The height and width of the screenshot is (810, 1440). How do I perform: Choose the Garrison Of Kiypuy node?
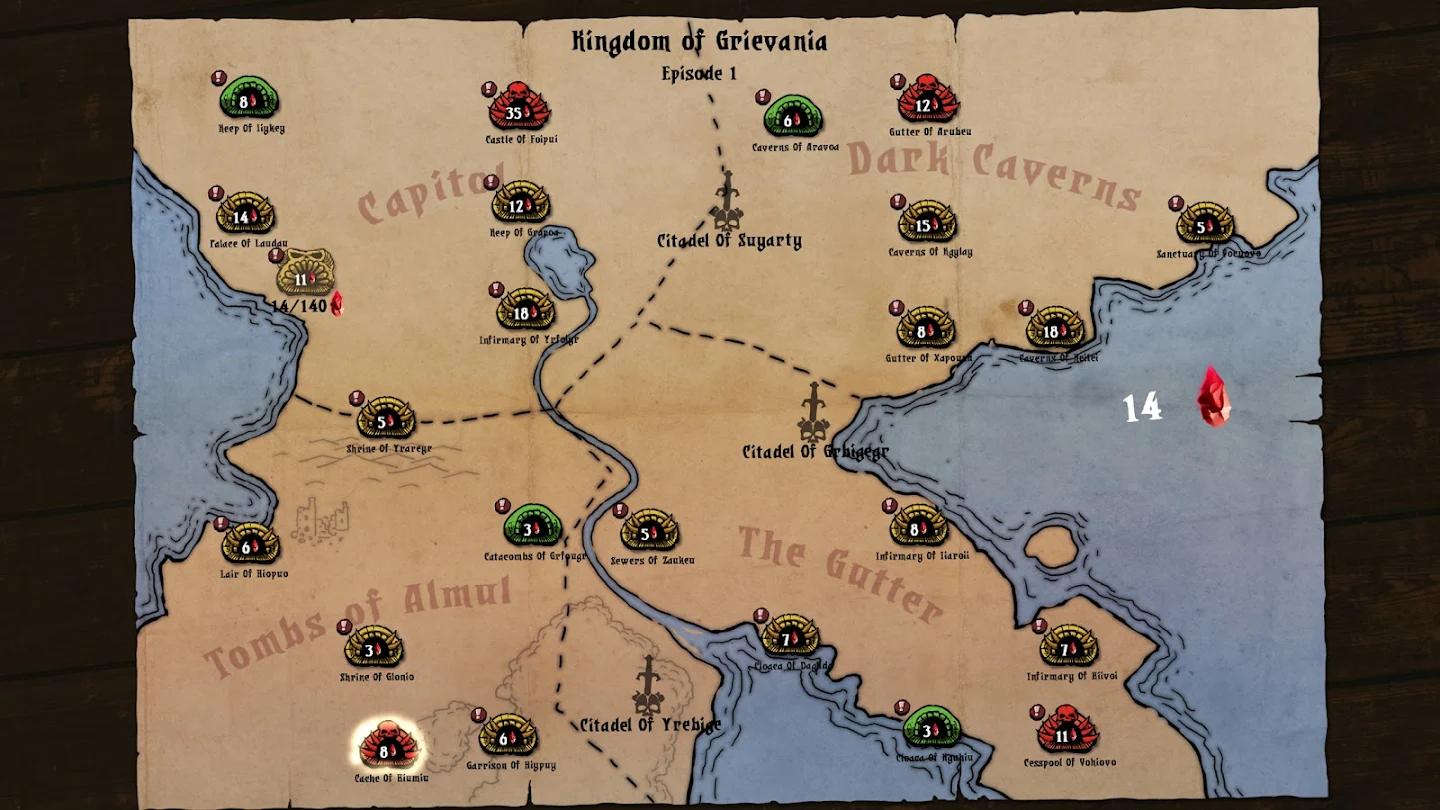click(x=508, y=737)
